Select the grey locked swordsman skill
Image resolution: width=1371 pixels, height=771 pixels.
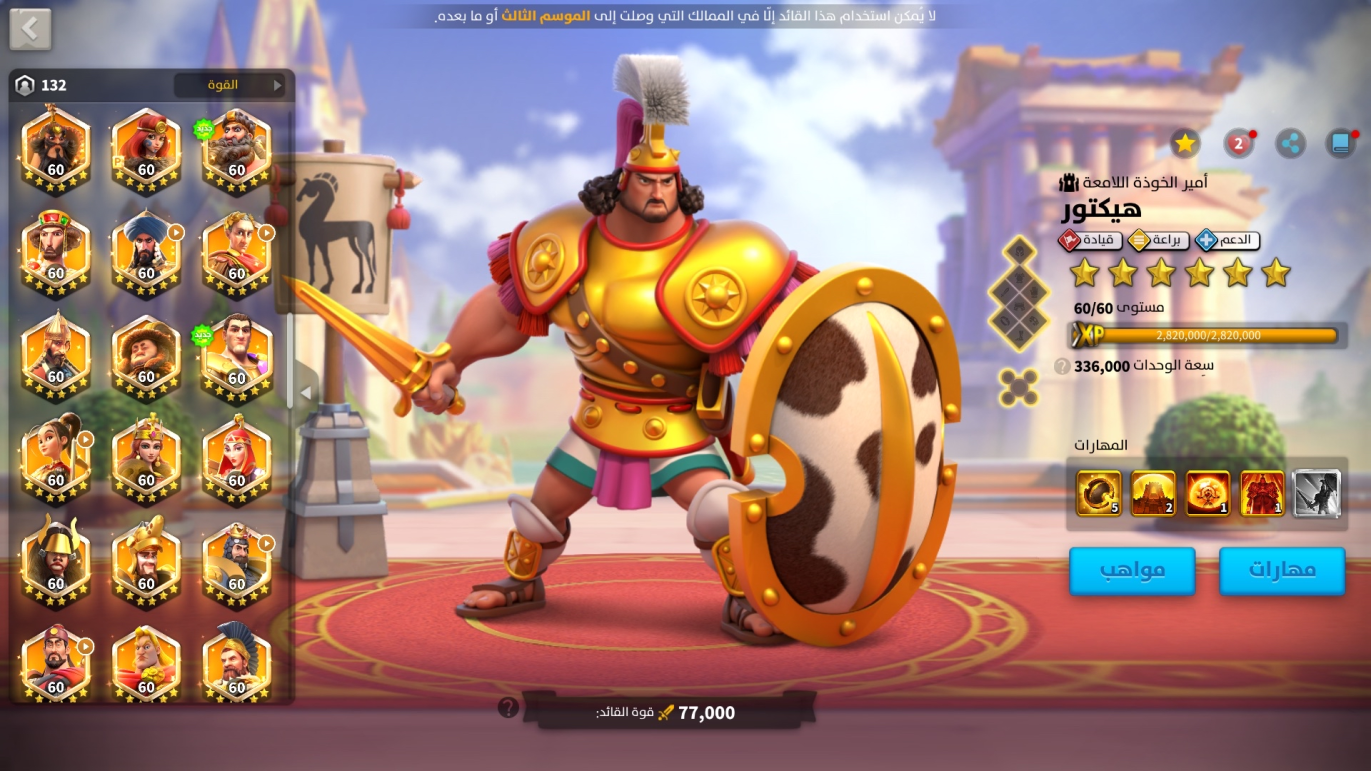point(1316,493)
